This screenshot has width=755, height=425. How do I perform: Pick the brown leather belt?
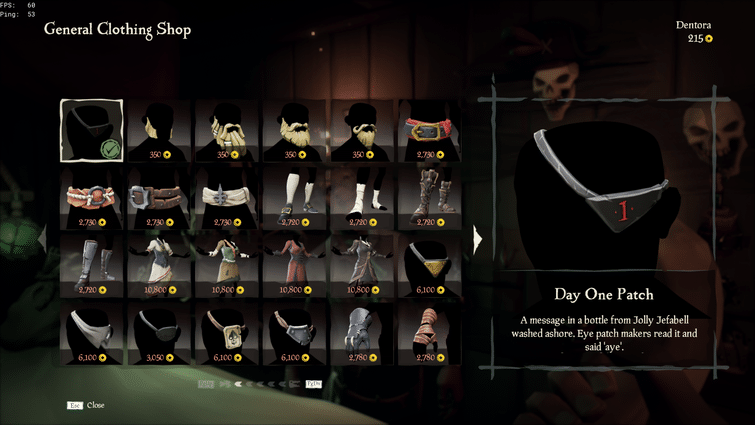[x=160, y=198]
